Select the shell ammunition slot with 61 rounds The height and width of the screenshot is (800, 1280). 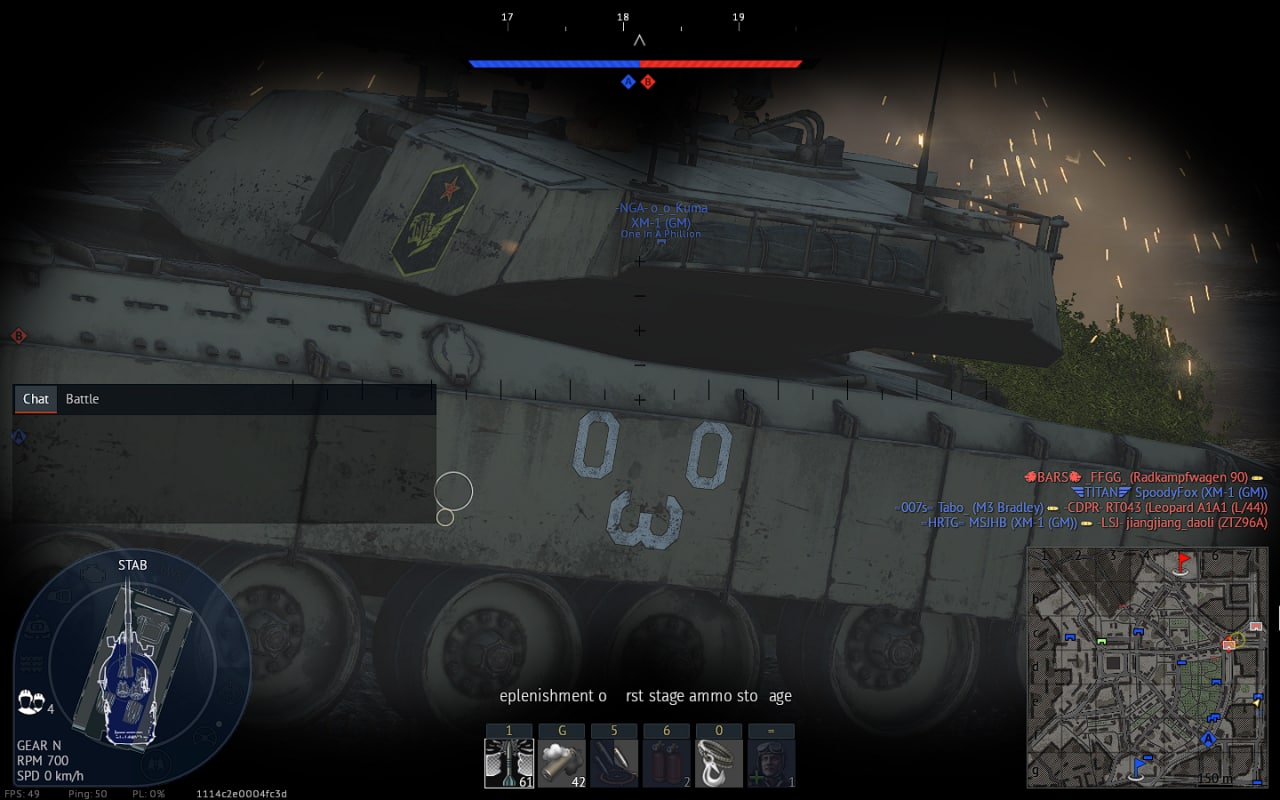(509, 764)
